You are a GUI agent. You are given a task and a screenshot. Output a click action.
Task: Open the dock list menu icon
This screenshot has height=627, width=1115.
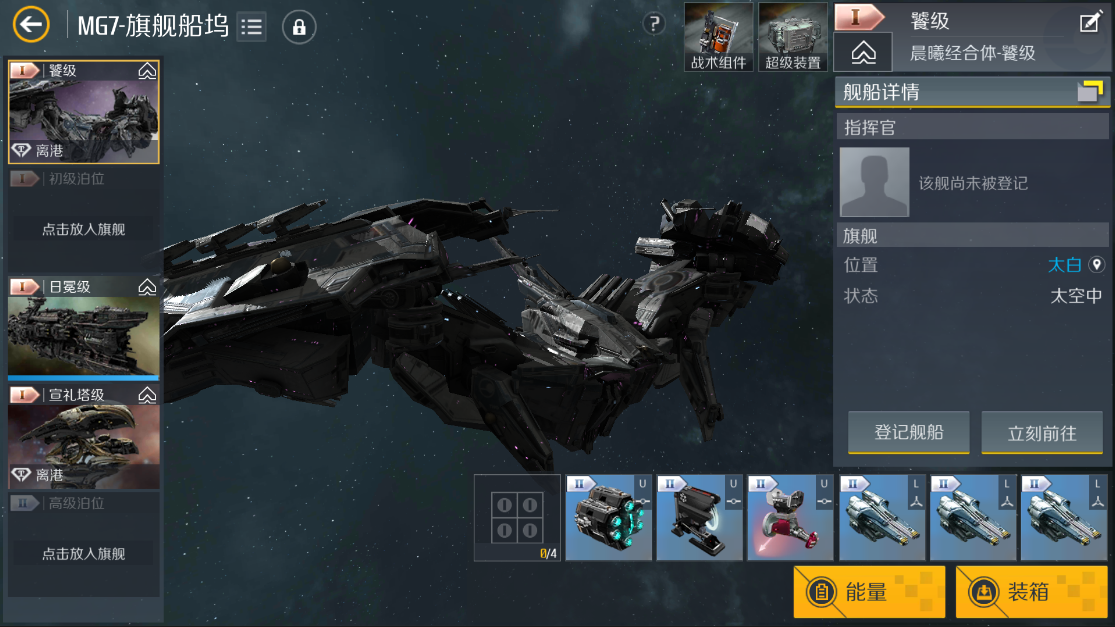click(252, 26)
